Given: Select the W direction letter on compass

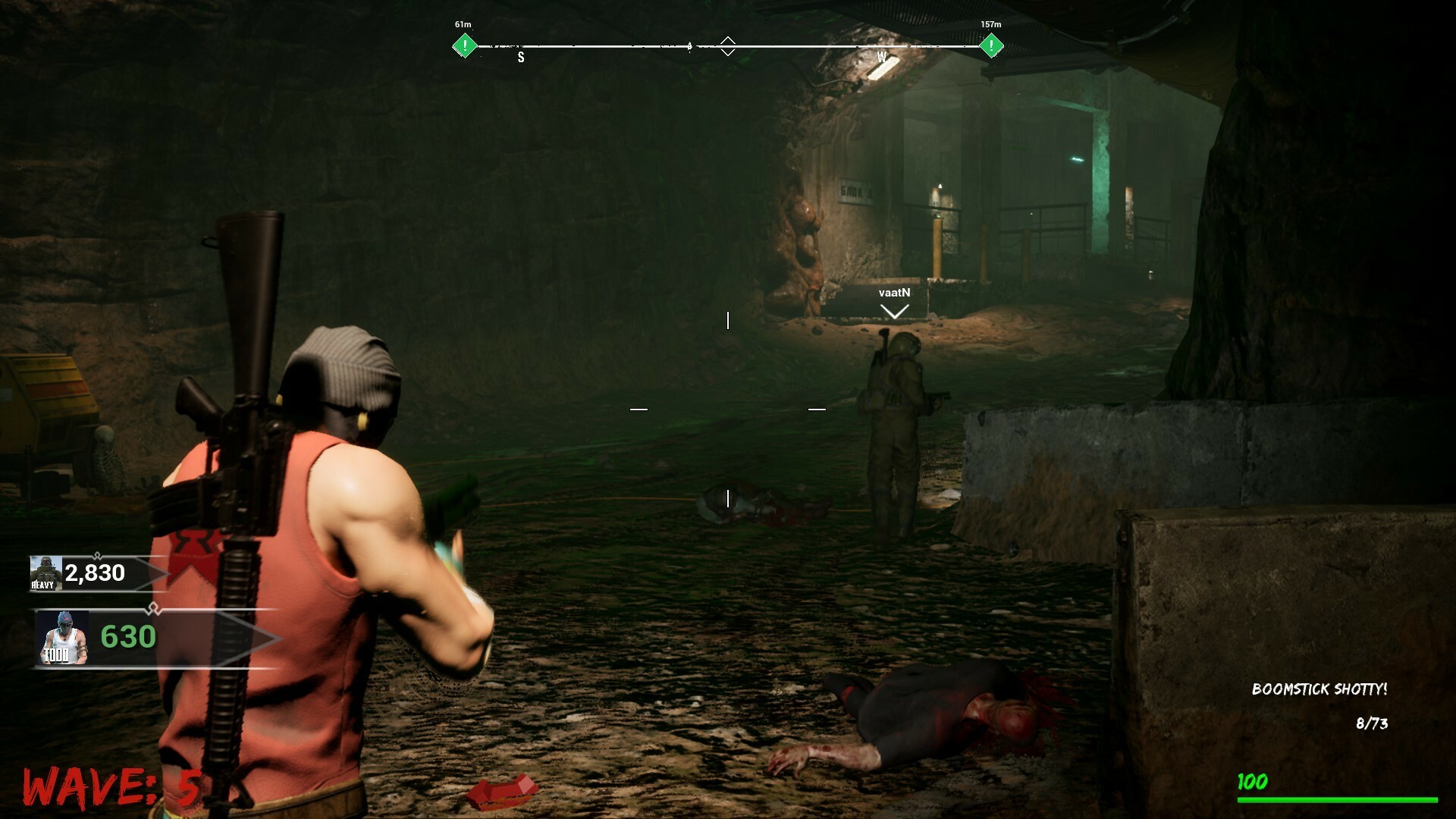Looking at the screenshot, I should pos(881,56).
